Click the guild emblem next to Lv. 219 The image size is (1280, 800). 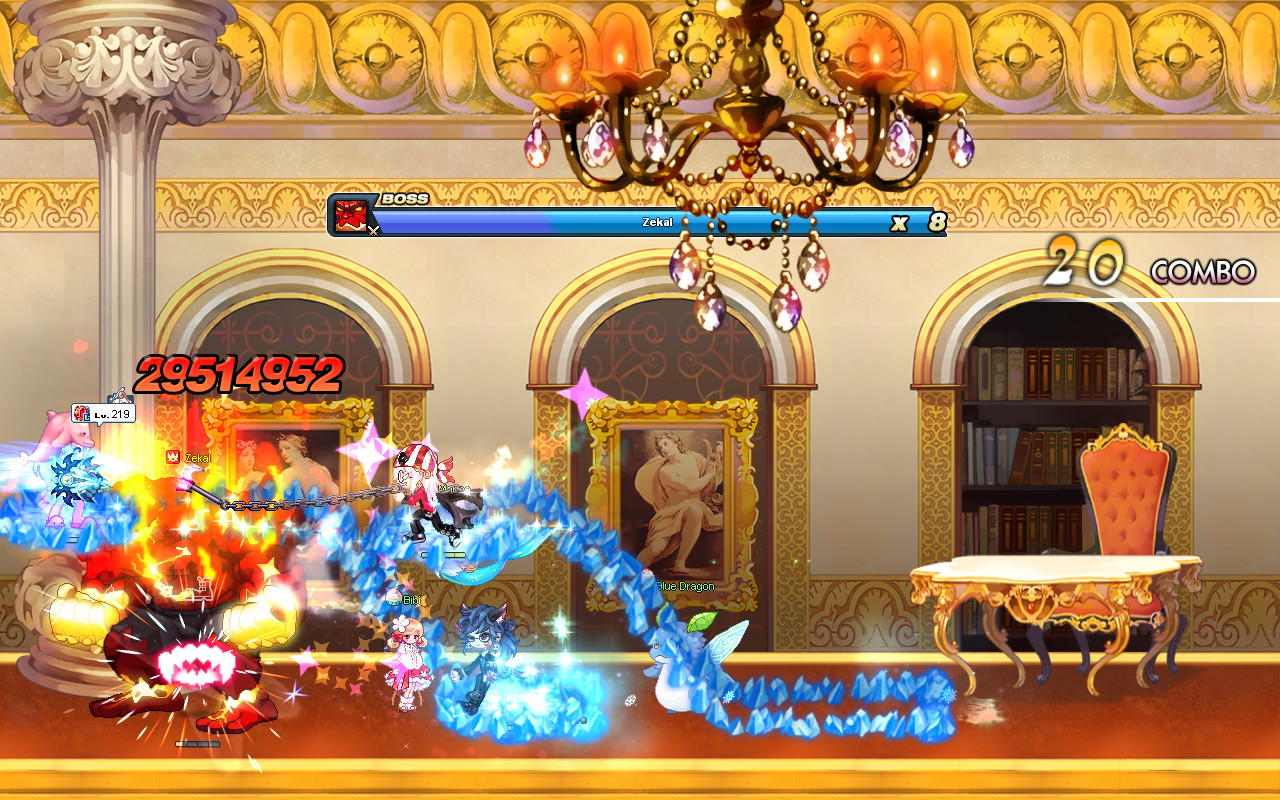81,412
